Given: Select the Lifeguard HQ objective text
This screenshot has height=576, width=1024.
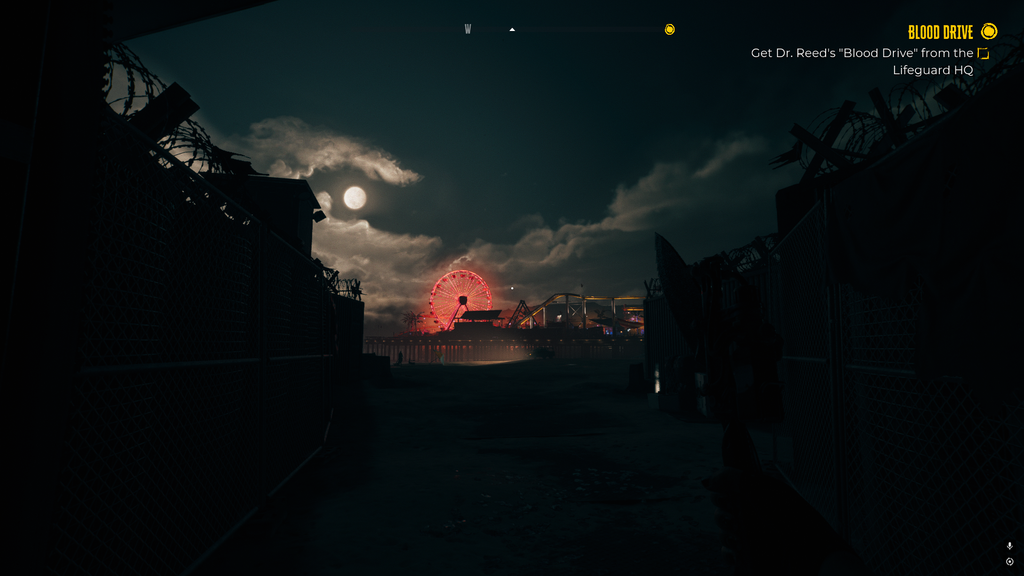Looking at the screenshot, I should click(x=932, y=70).
